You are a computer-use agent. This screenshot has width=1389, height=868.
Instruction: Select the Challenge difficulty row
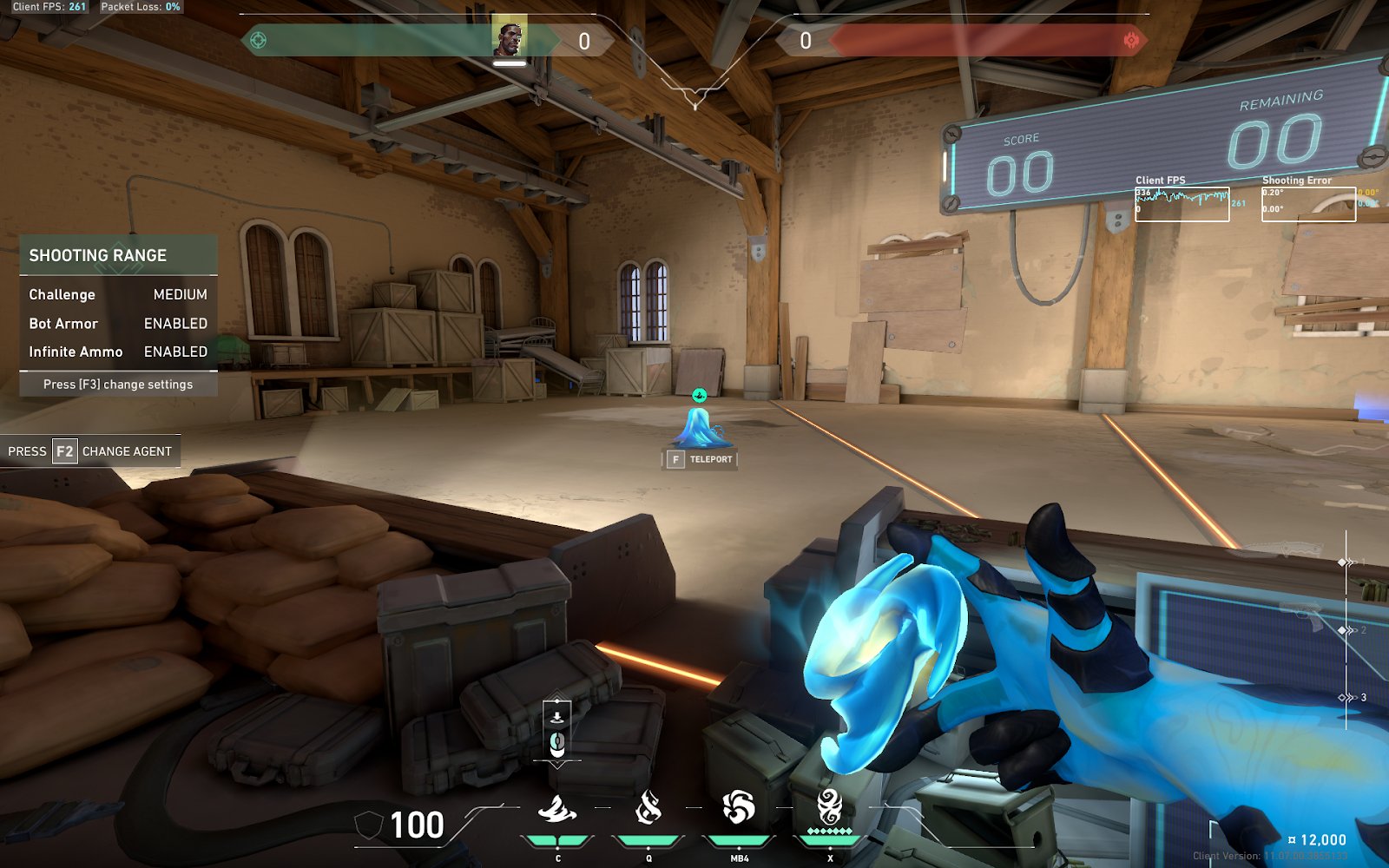tap(118, 294)
